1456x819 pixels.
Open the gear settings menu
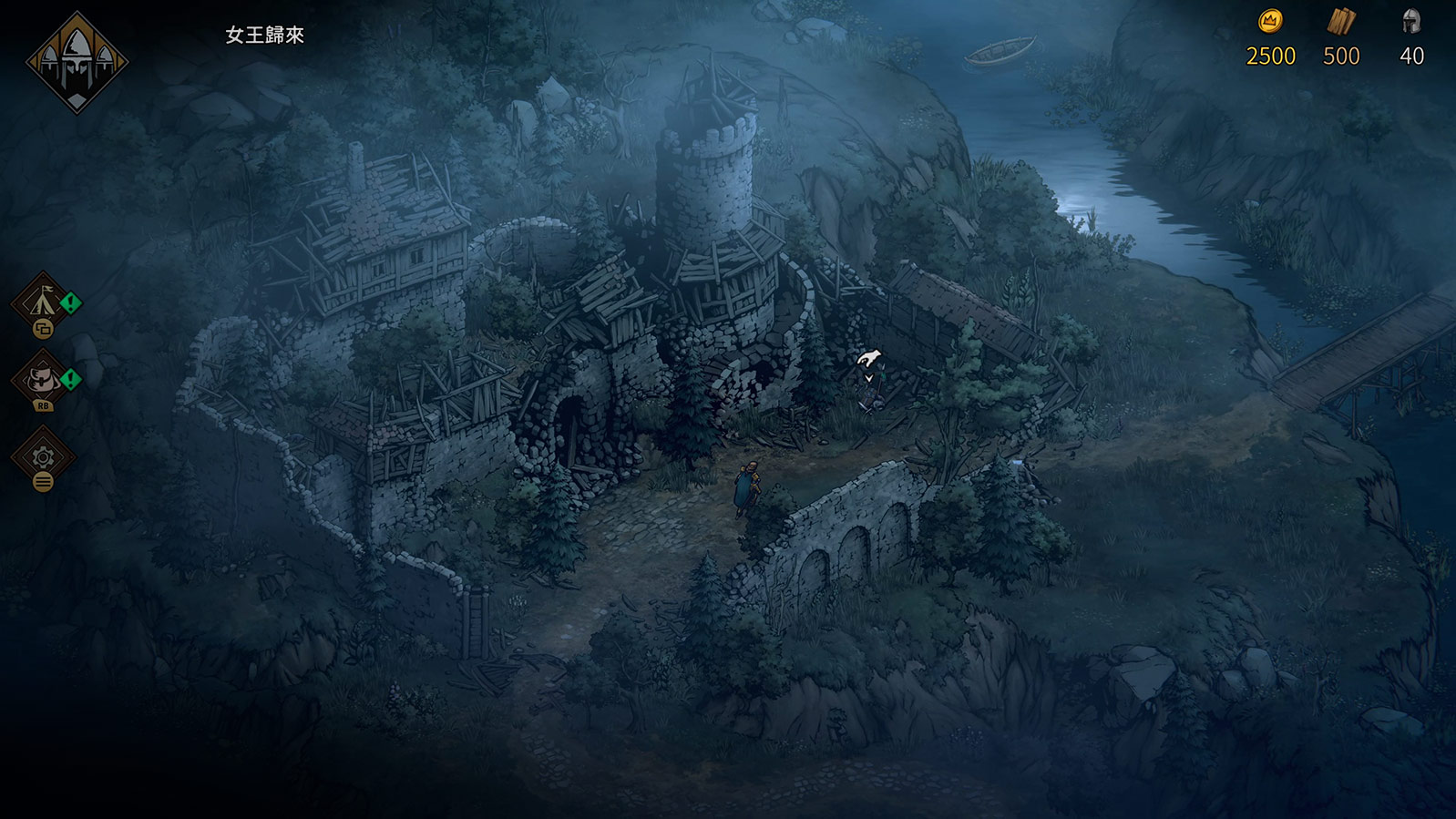[x=43, y=456]
